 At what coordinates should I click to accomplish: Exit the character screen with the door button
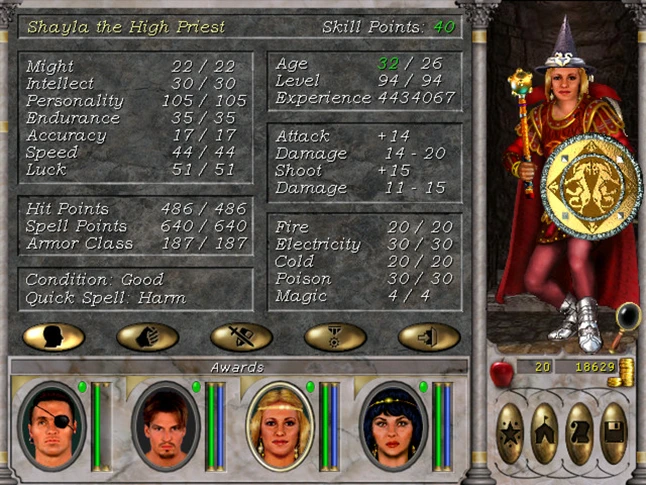point(429,336)
